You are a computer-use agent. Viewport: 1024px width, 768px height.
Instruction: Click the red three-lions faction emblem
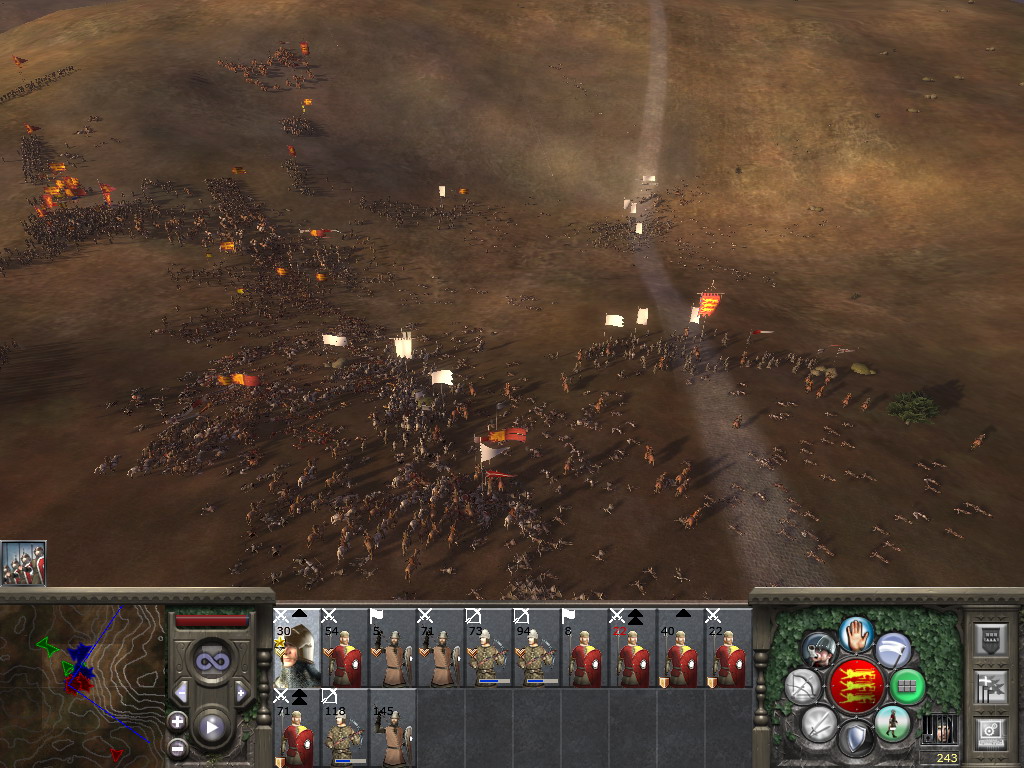[x=855, y=687]
